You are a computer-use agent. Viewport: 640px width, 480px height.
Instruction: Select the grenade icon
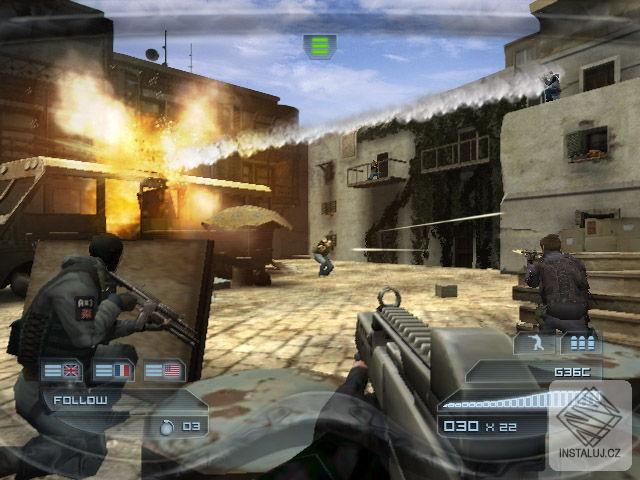click(x=167, y=426)
